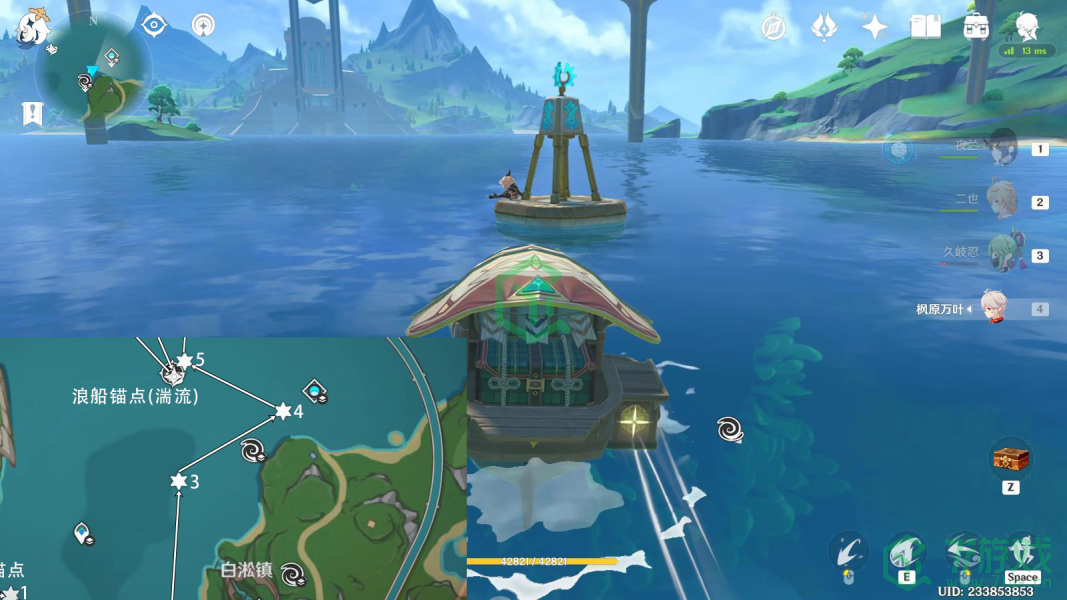Activate the boat's leftmost attack ability

click(848, 552)
